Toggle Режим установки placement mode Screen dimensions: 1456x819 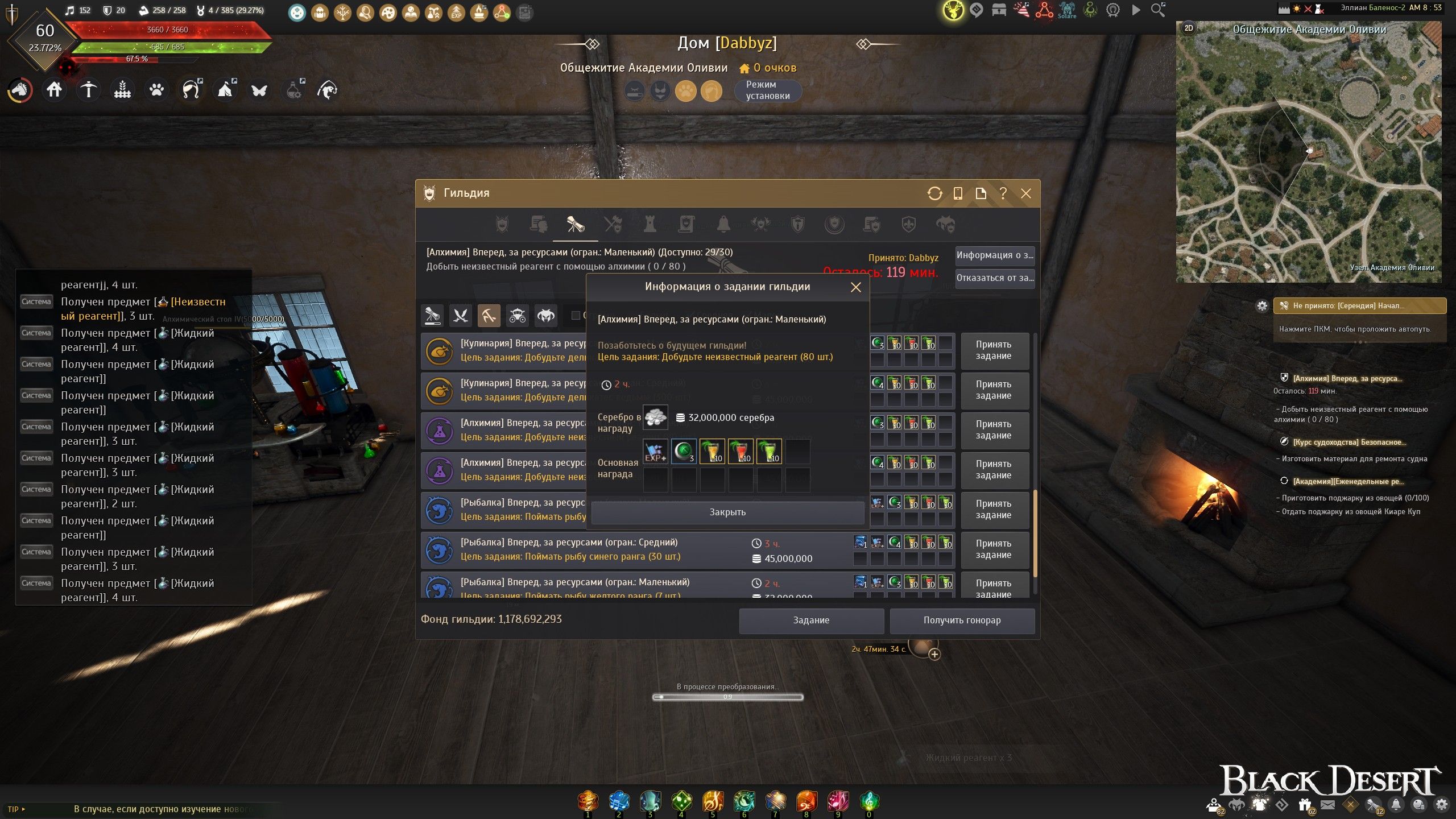[x=768, y=90]
